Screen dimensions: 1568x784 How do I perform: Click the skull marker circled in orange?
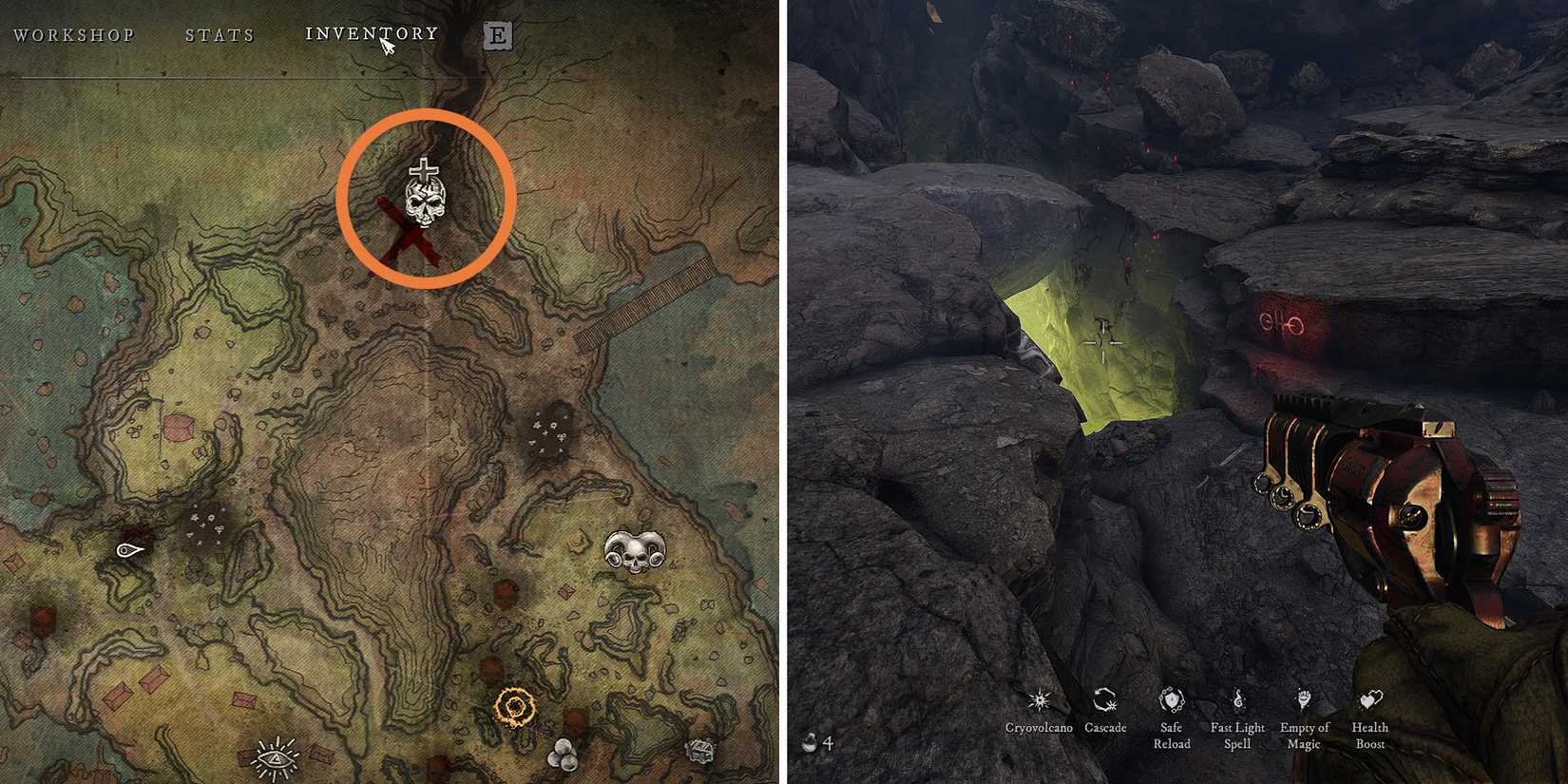pos(425,204)
